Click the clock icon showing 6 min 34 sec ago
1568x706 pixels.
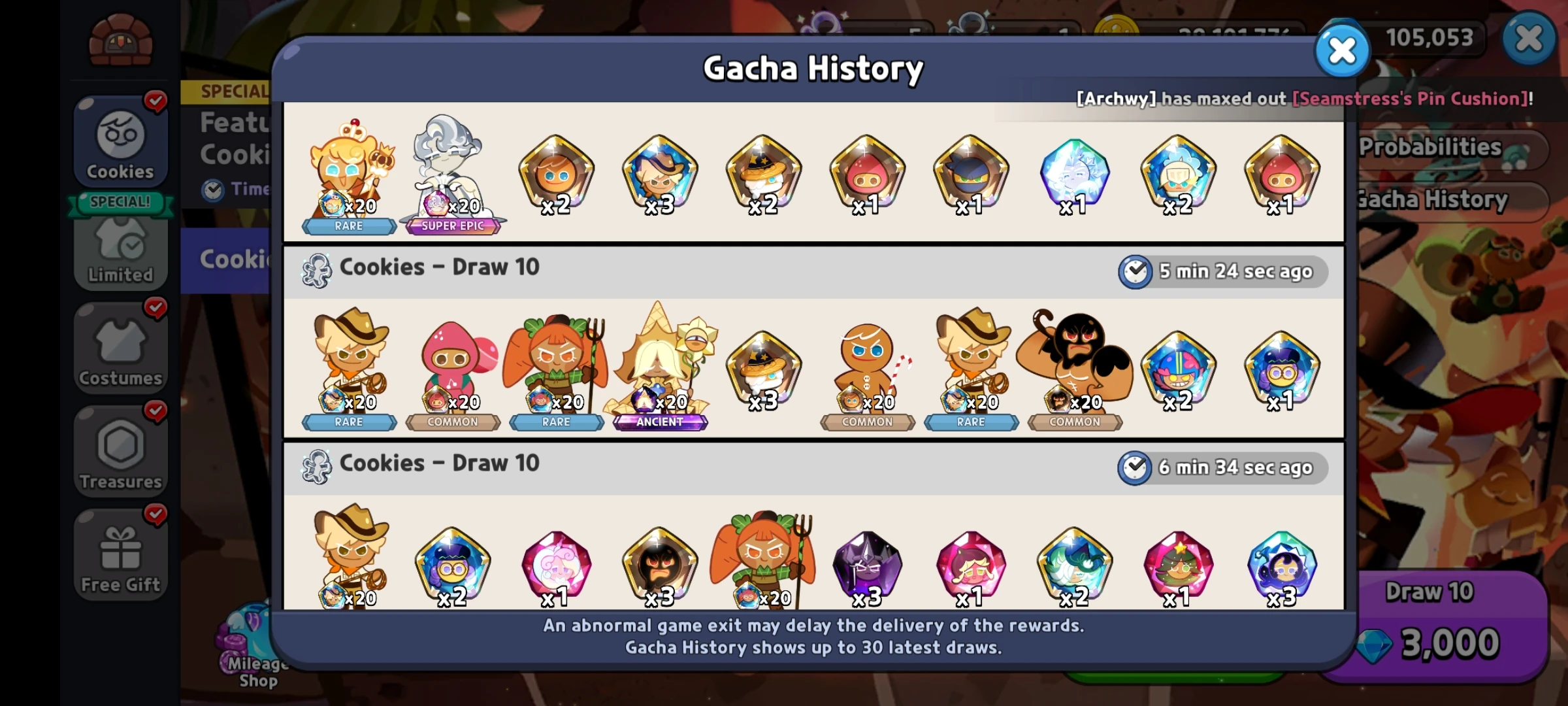click(x=1135, y=467)
